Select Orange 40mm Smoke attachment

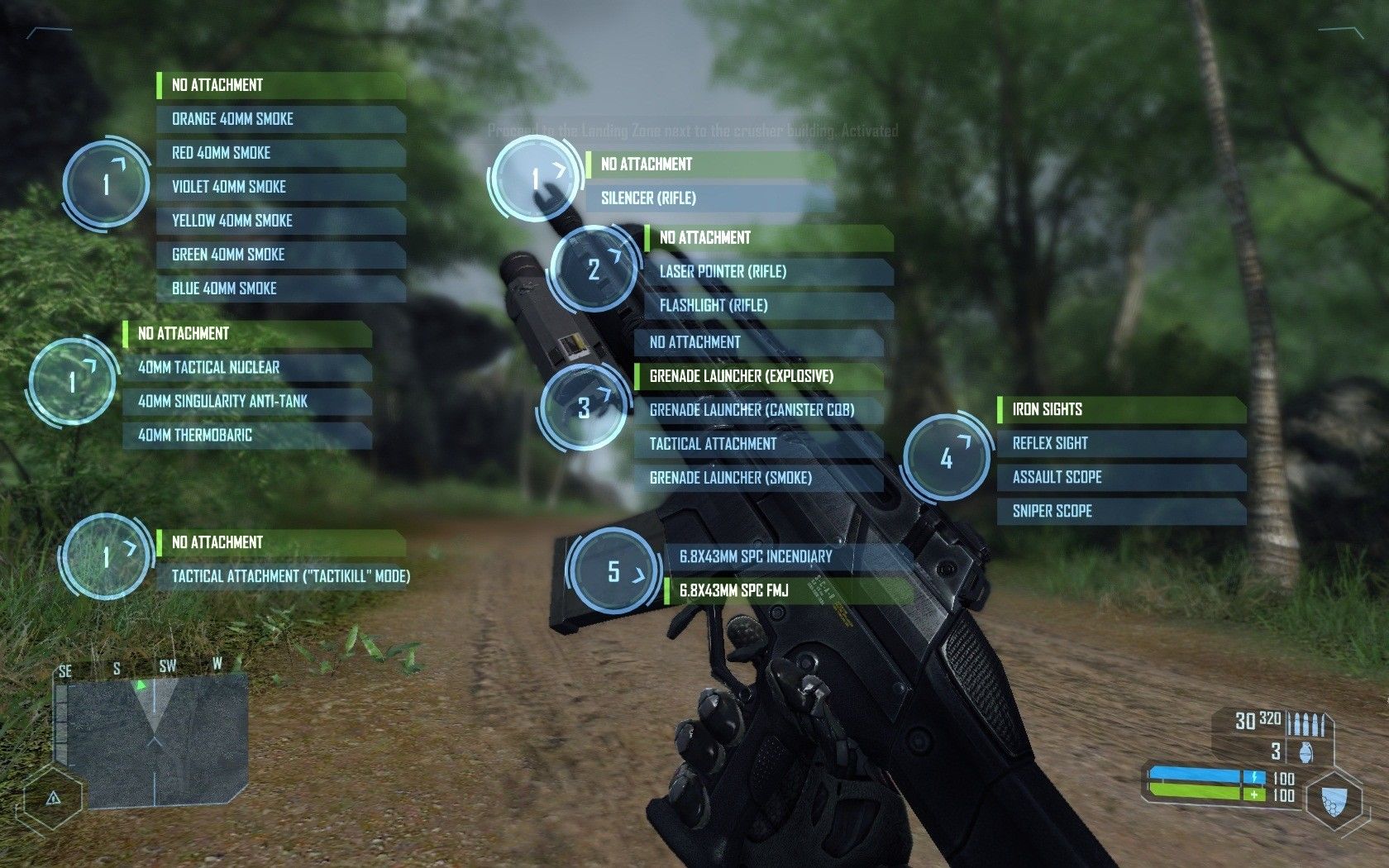tap(279, 119)
